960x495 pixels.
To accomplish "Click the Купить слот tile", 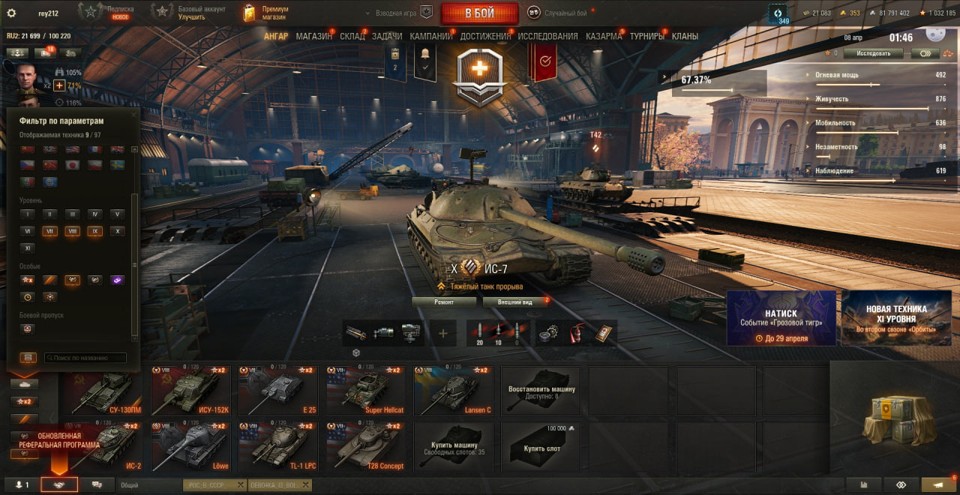I will point(540,446).
